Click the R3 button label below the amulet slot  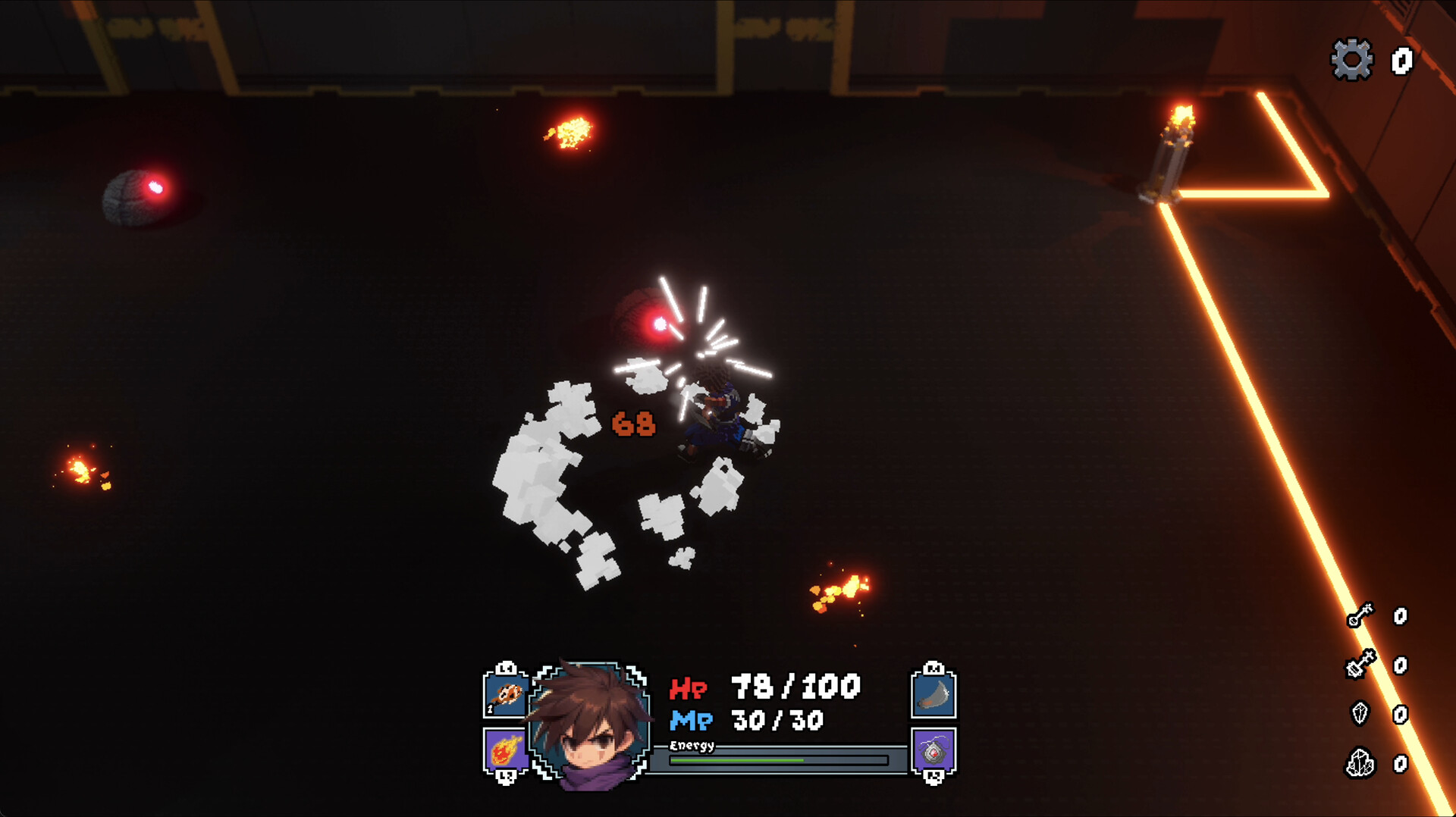[x=933, y=776]
